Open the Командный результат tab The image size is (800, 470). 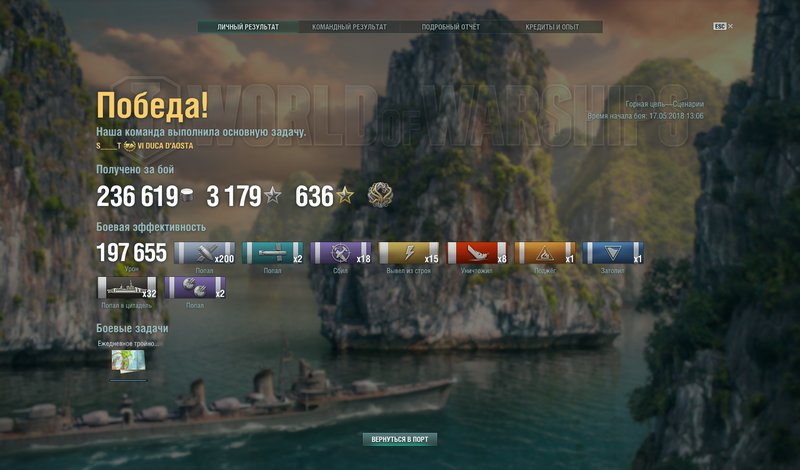coord(349,27)
